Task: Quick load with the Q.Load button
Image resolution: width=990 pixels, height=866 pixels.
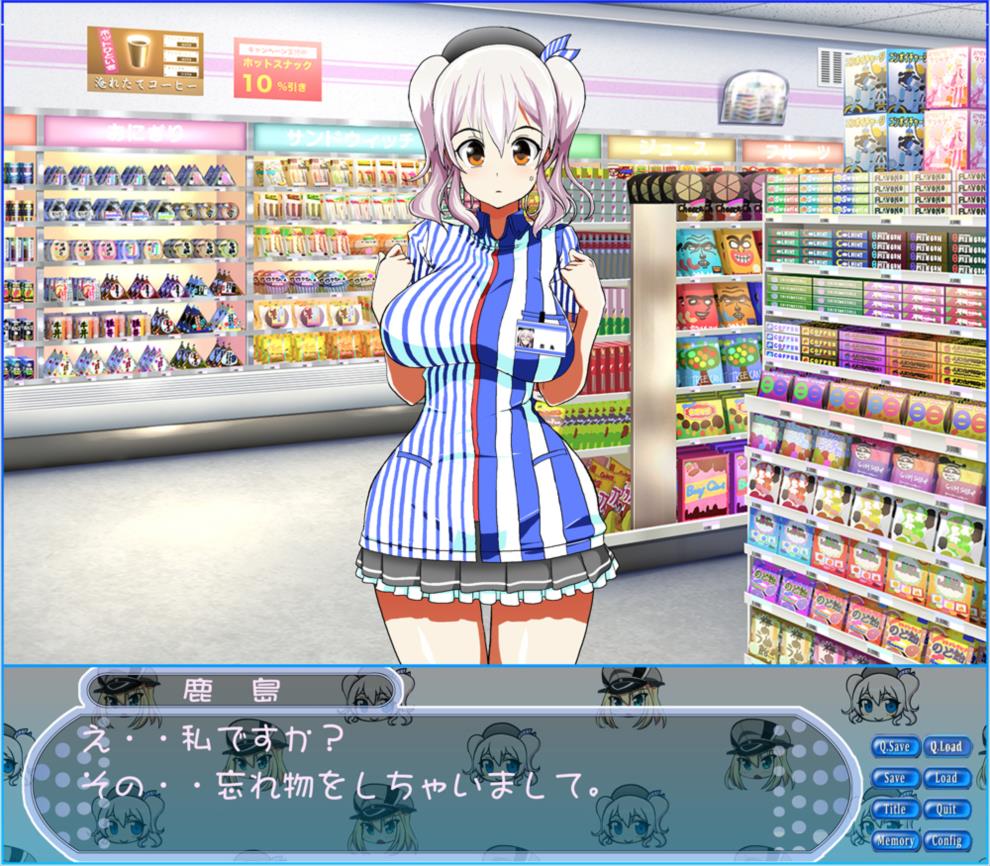Action: [945, 747]
